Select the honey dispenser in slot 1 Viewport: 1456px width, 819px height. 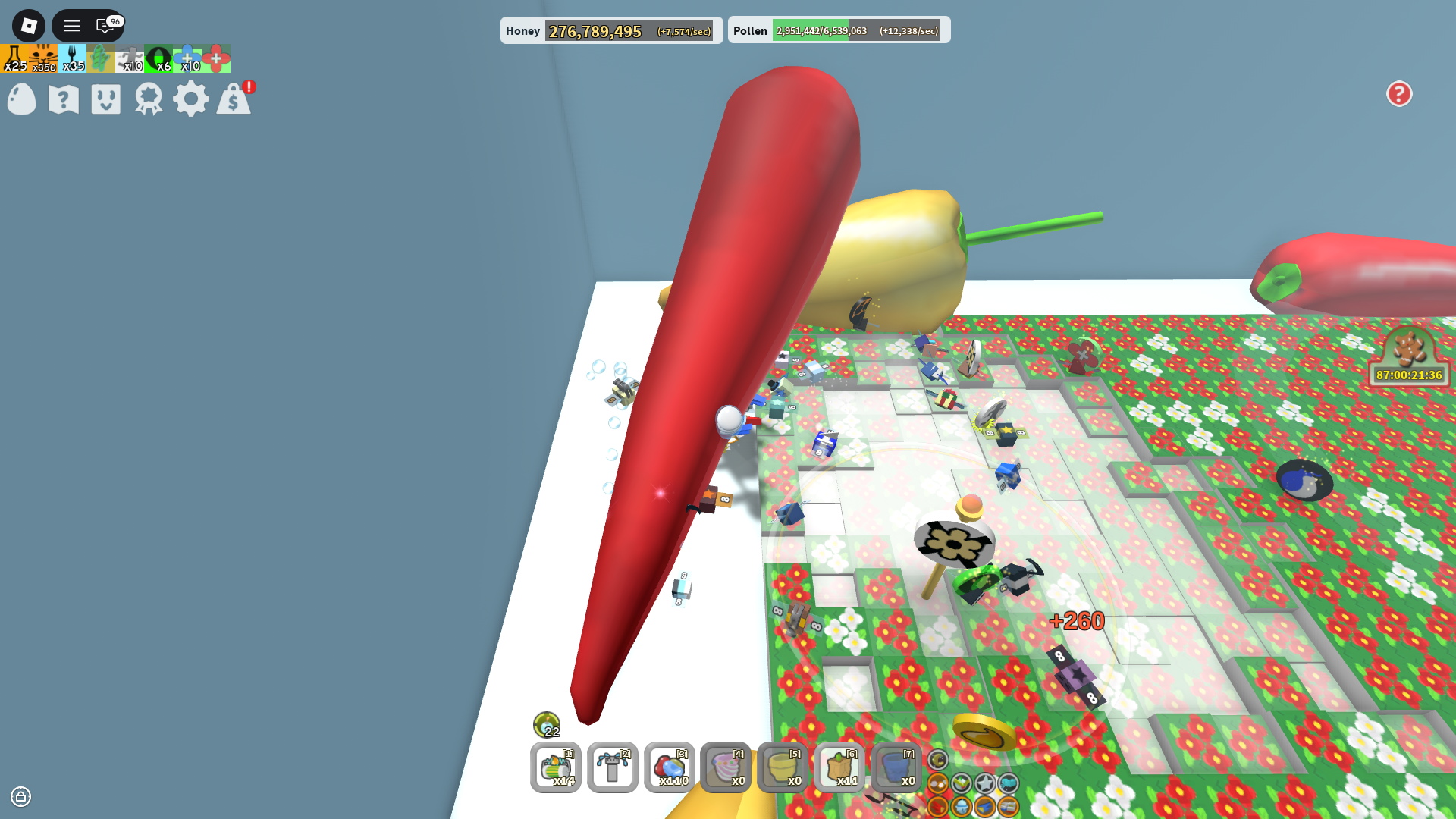pyautogui.click(x=556, y=768)
